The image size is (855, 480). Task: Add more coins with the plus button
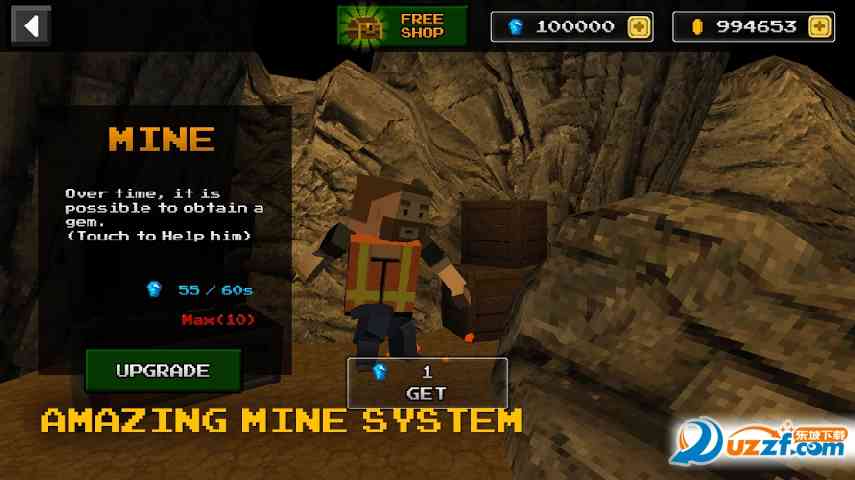820,27
